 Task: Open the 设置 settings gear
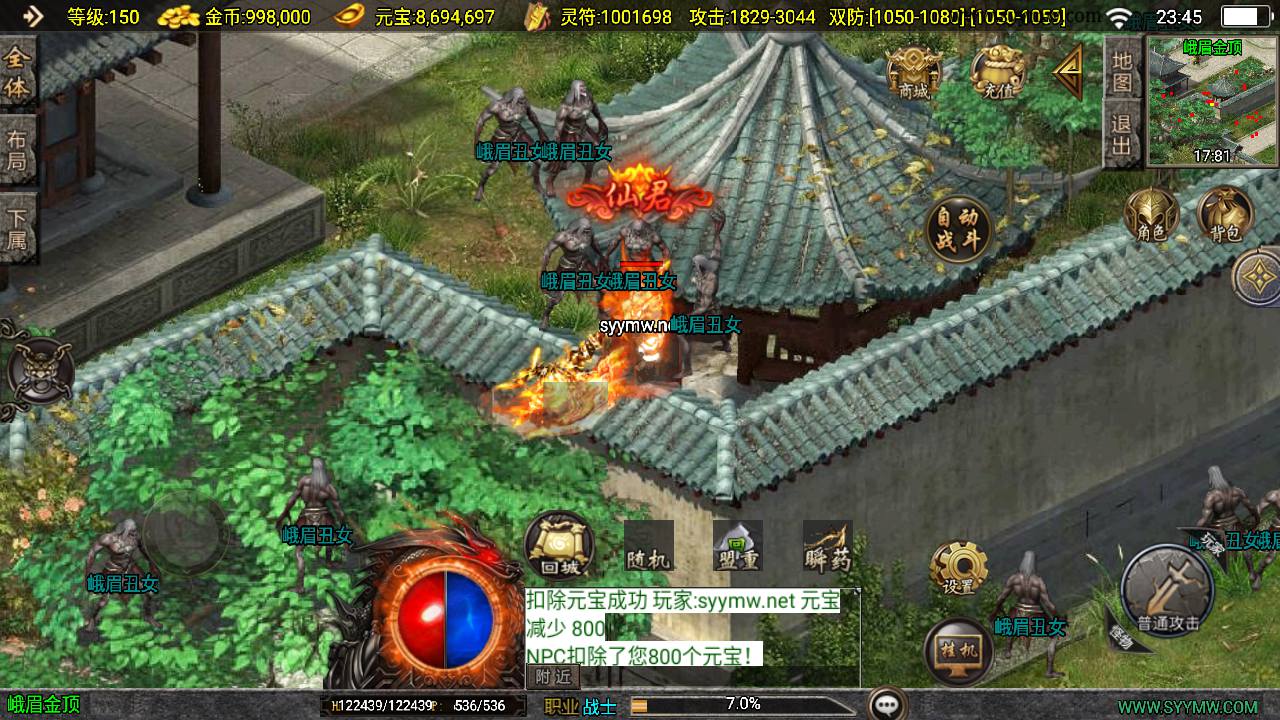(x=958, y=569)
